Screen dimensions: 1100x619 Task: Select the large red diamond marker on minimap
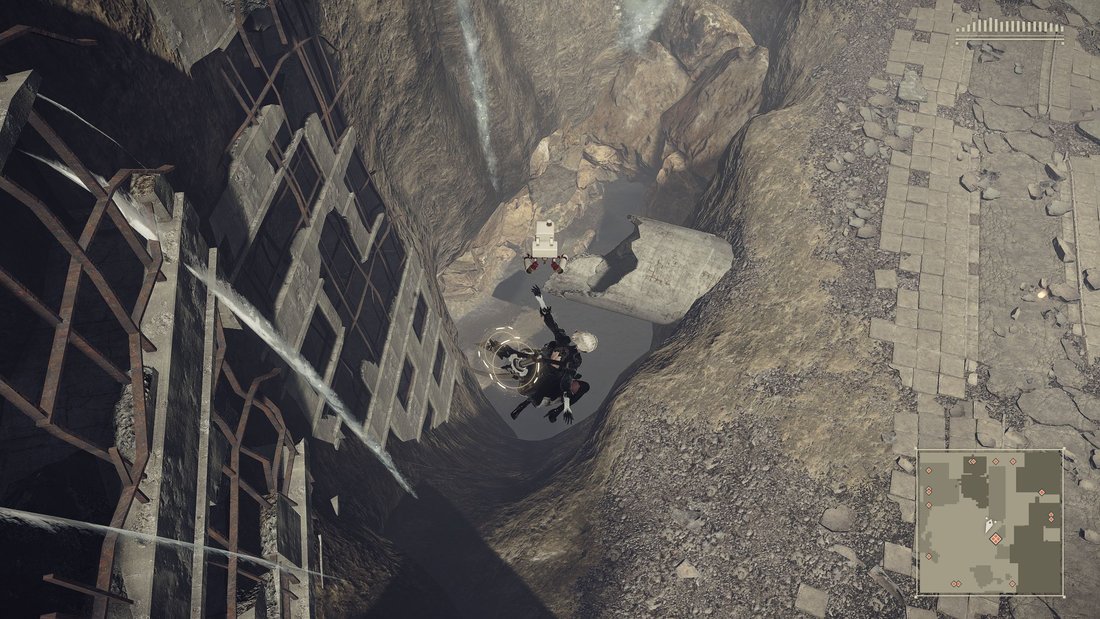pyautogui.click(x=996, y=539)
